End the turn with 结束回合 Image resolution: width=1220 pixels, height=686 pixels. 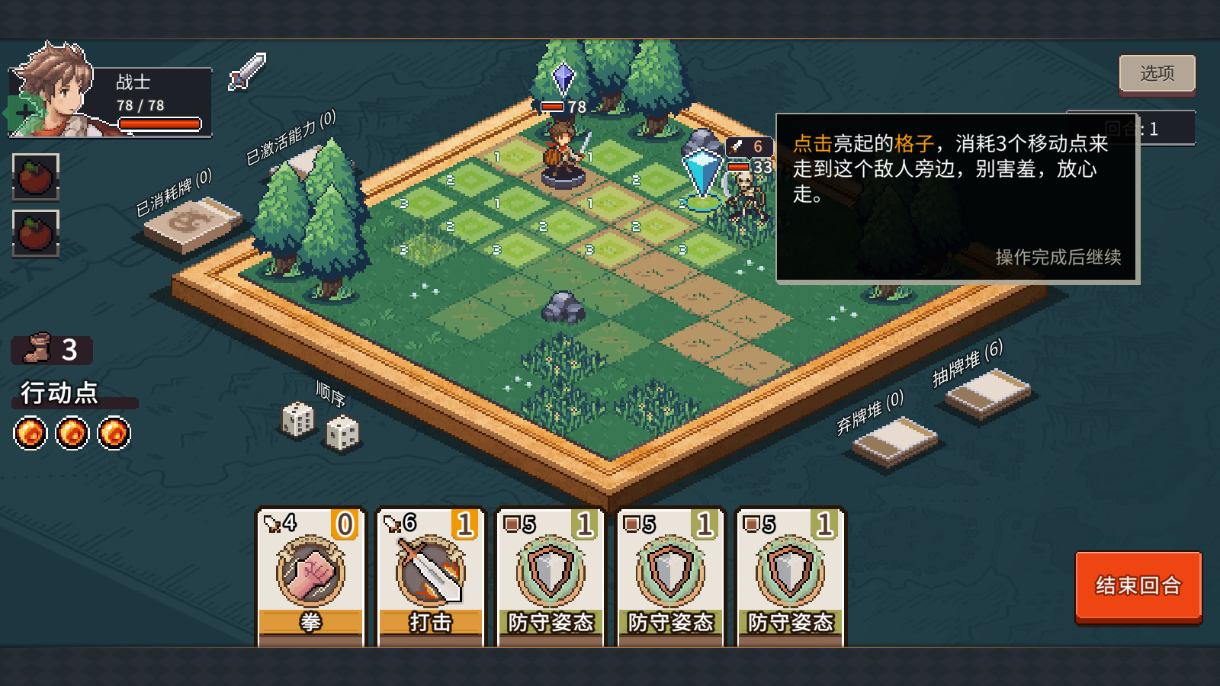[x=1138, y=586]
